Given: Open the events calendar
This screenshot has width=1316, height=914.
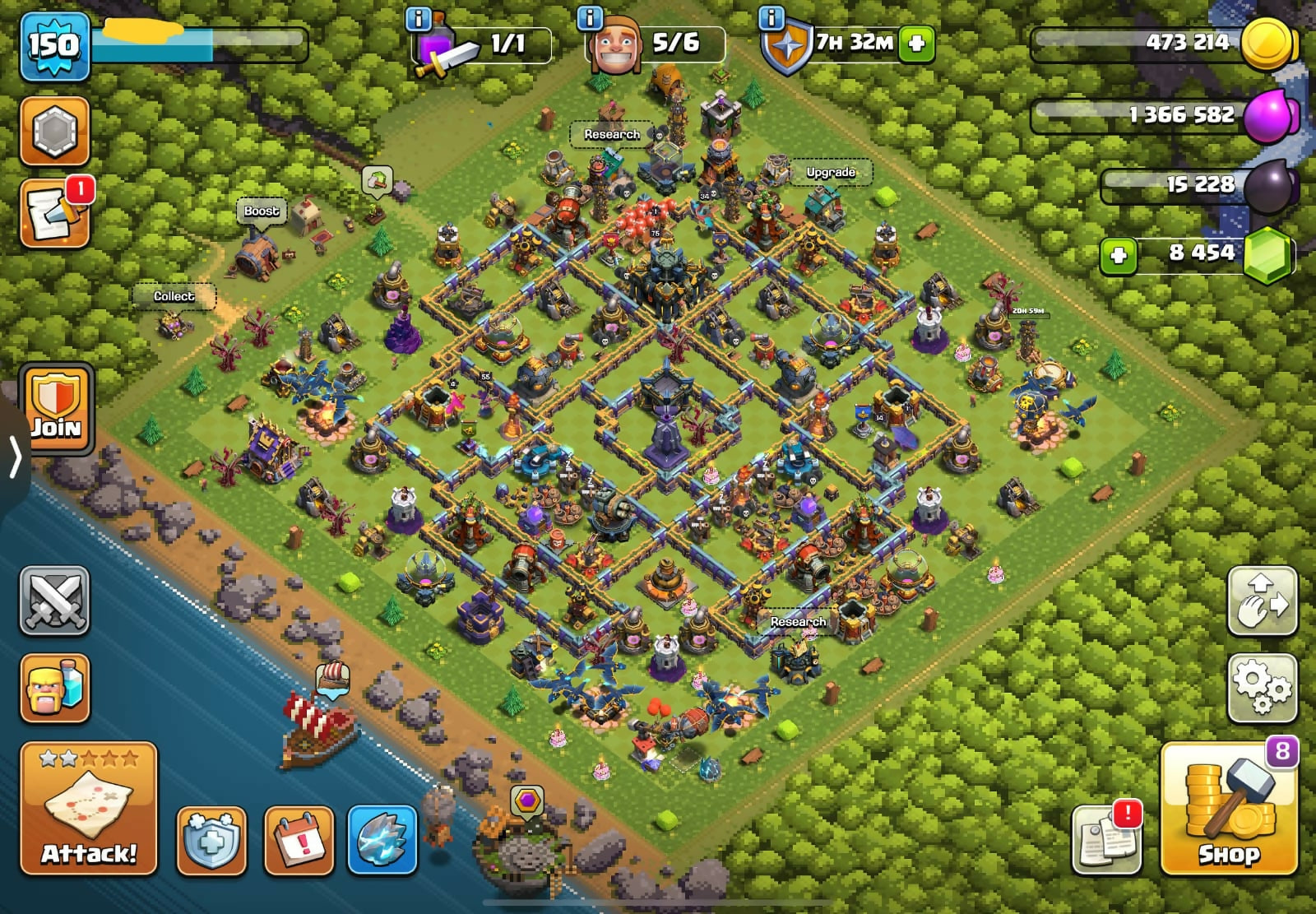Looking at the screenshot, I should click(x=299, y=841).
